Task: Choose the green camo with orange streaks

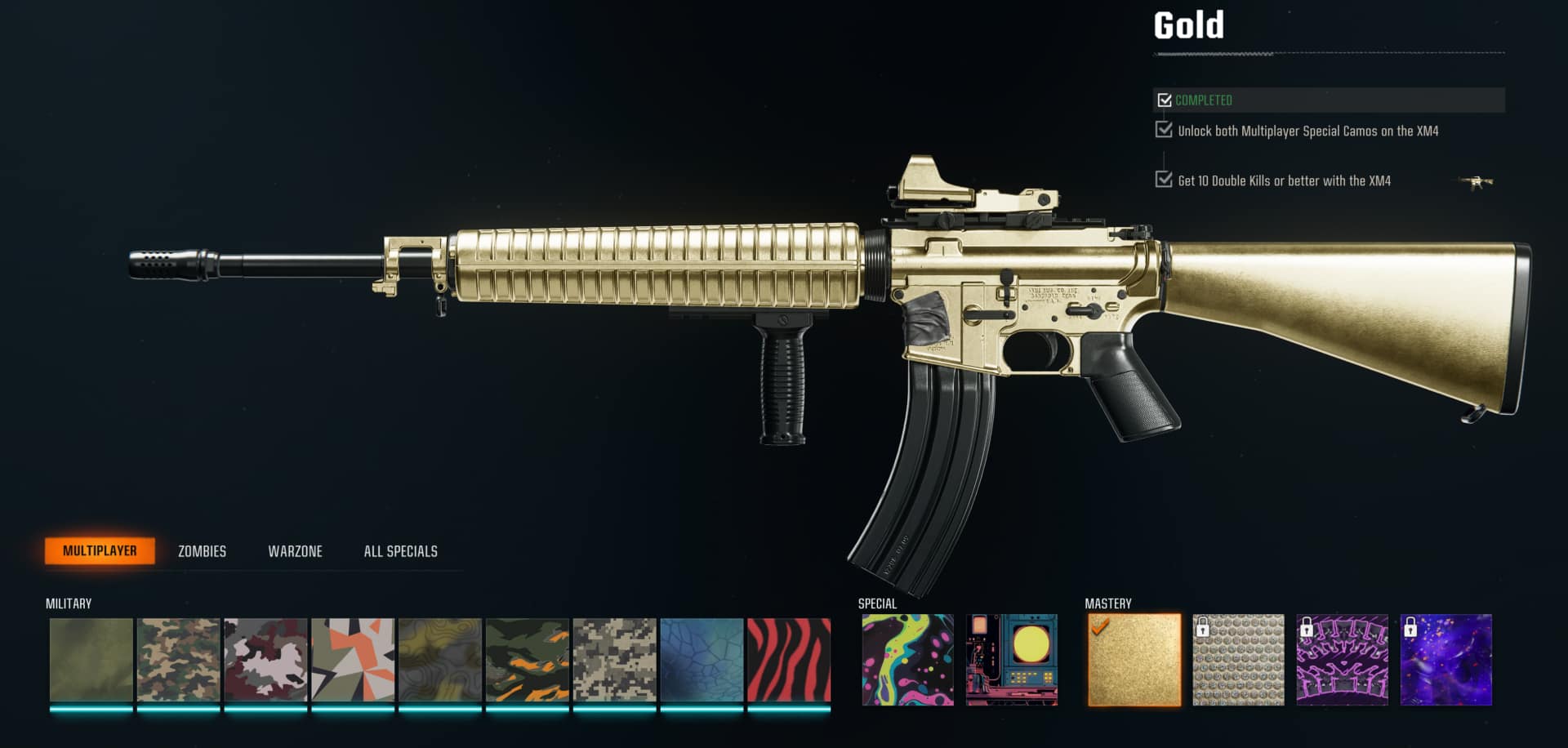Action: [528, 660]
